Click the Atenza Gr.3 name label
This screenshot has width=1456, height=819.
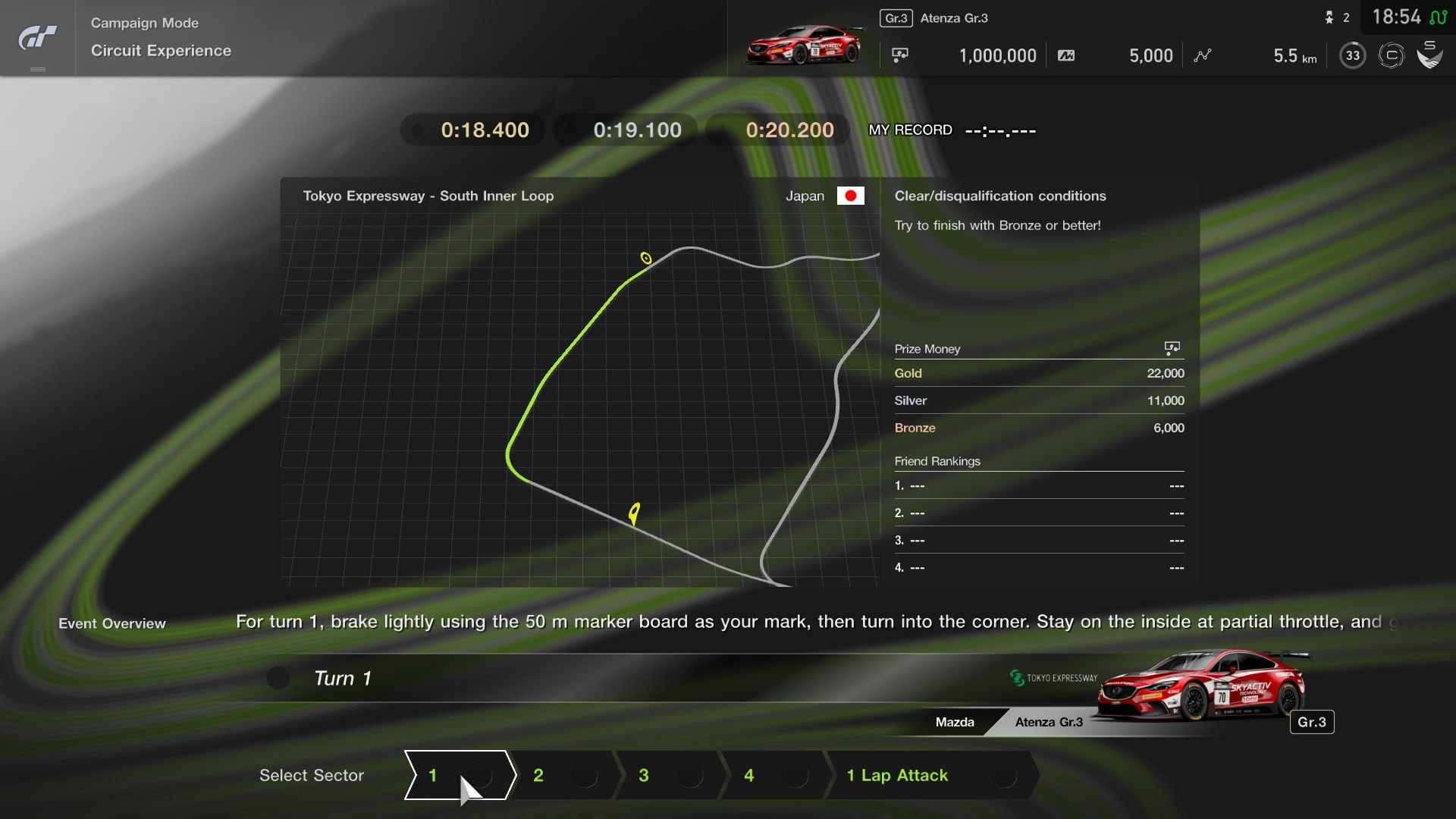pos(954,18)
